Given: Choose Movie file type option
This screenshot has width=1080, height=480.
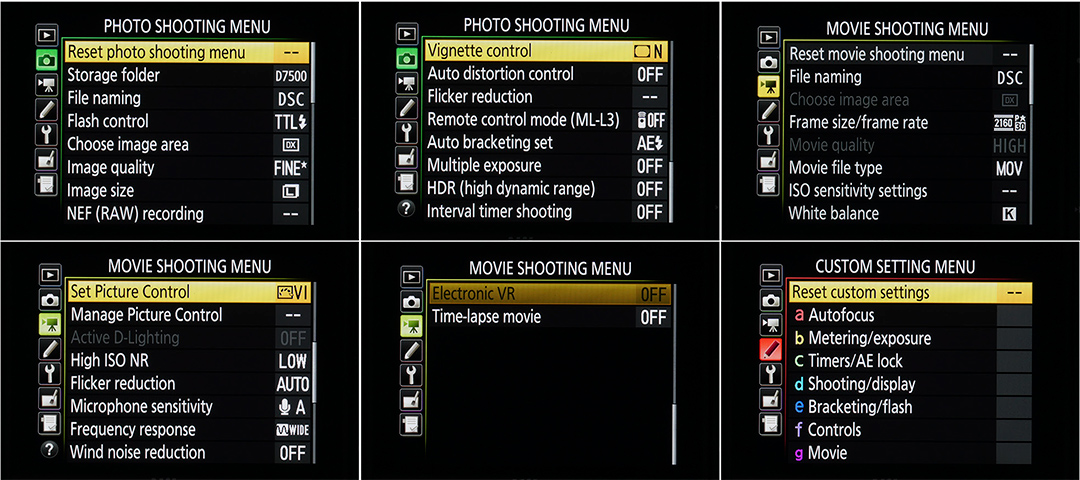Looking at the screenshot, I should (x=836, y=168).
